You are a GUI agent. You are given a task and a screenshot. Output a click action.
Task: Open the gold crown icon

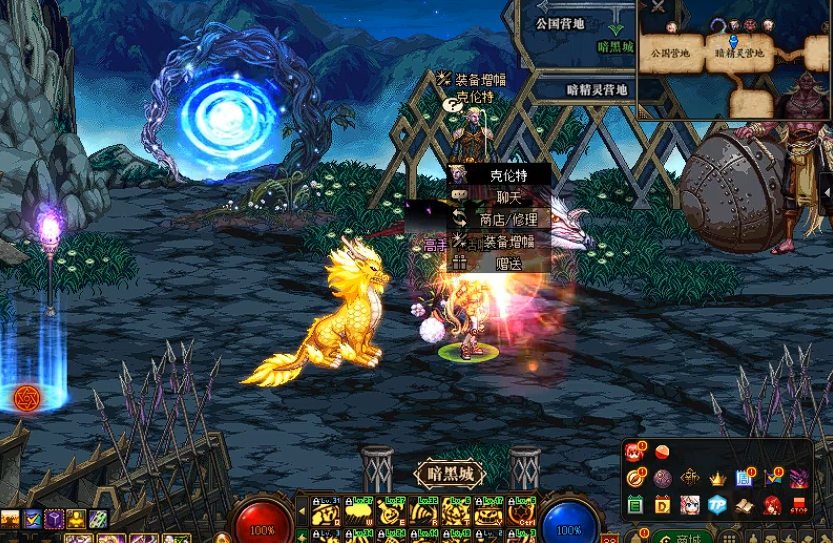coord(717,479)
